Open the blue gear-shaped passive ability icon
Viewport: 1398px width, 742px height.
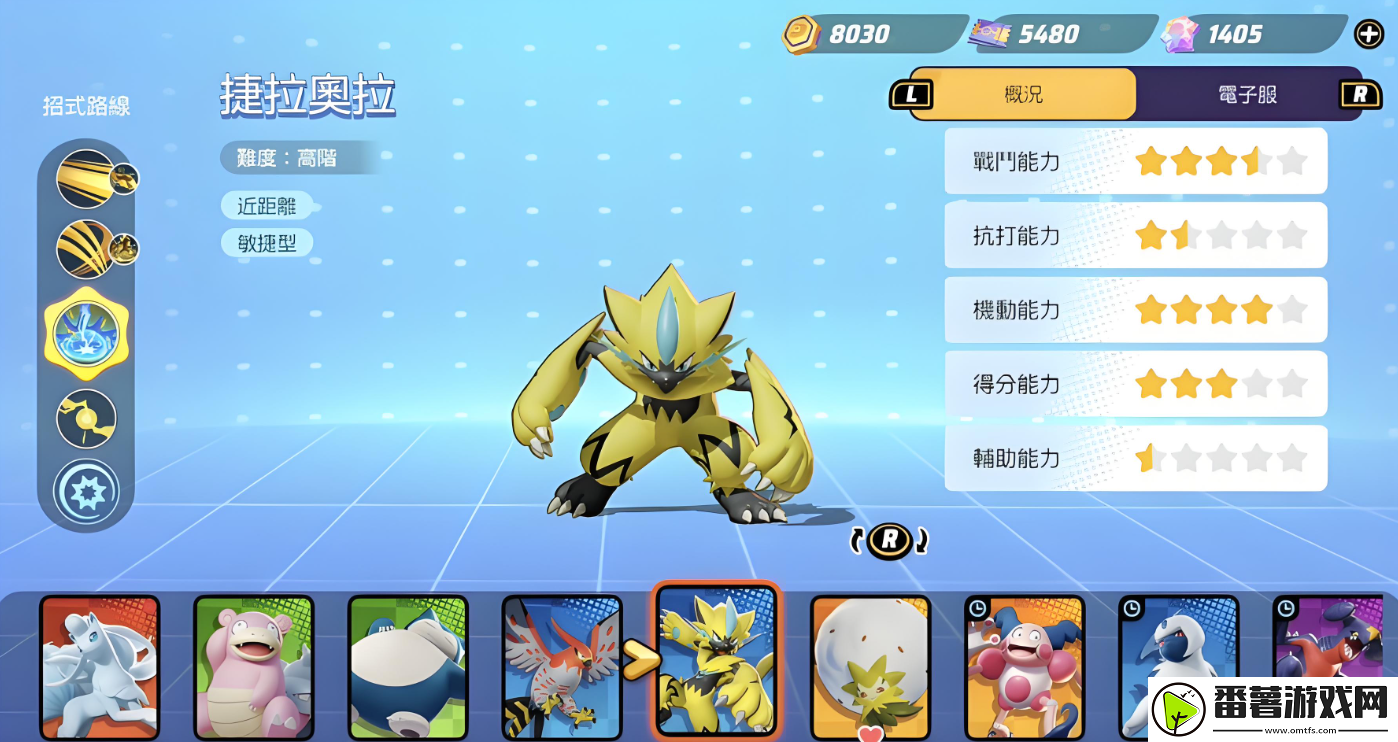click(86, 491)
